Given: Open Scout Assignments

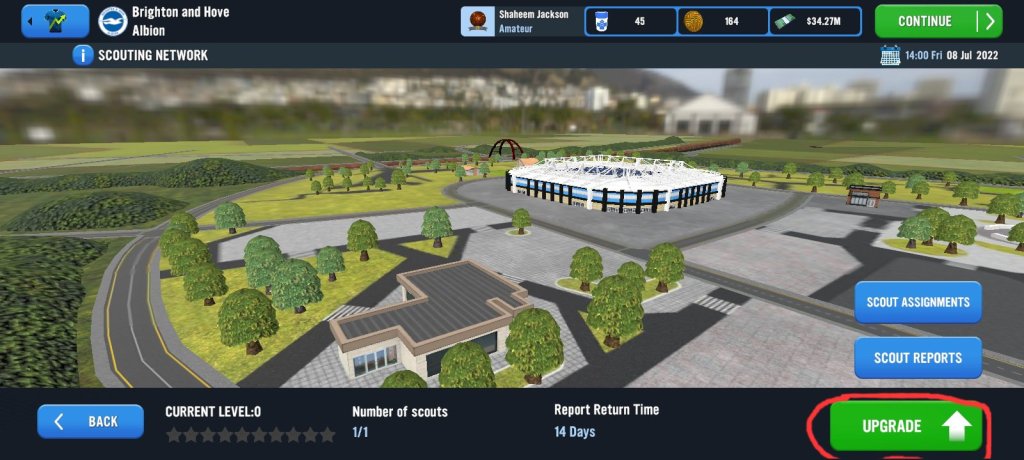Looking at the screenshot, I should [918, 302].
